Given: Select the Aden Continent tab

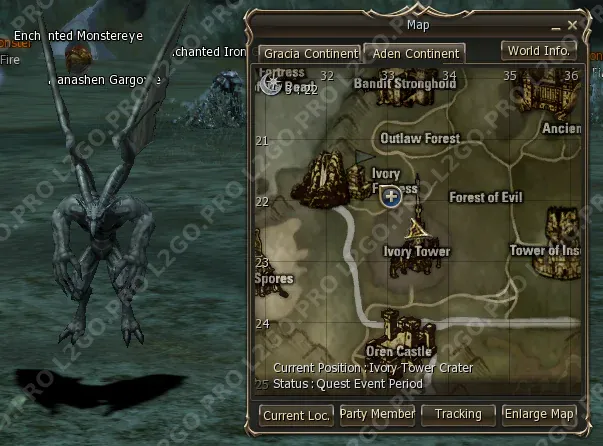Looking at the screenshot, I should click(x=412, y=53).
